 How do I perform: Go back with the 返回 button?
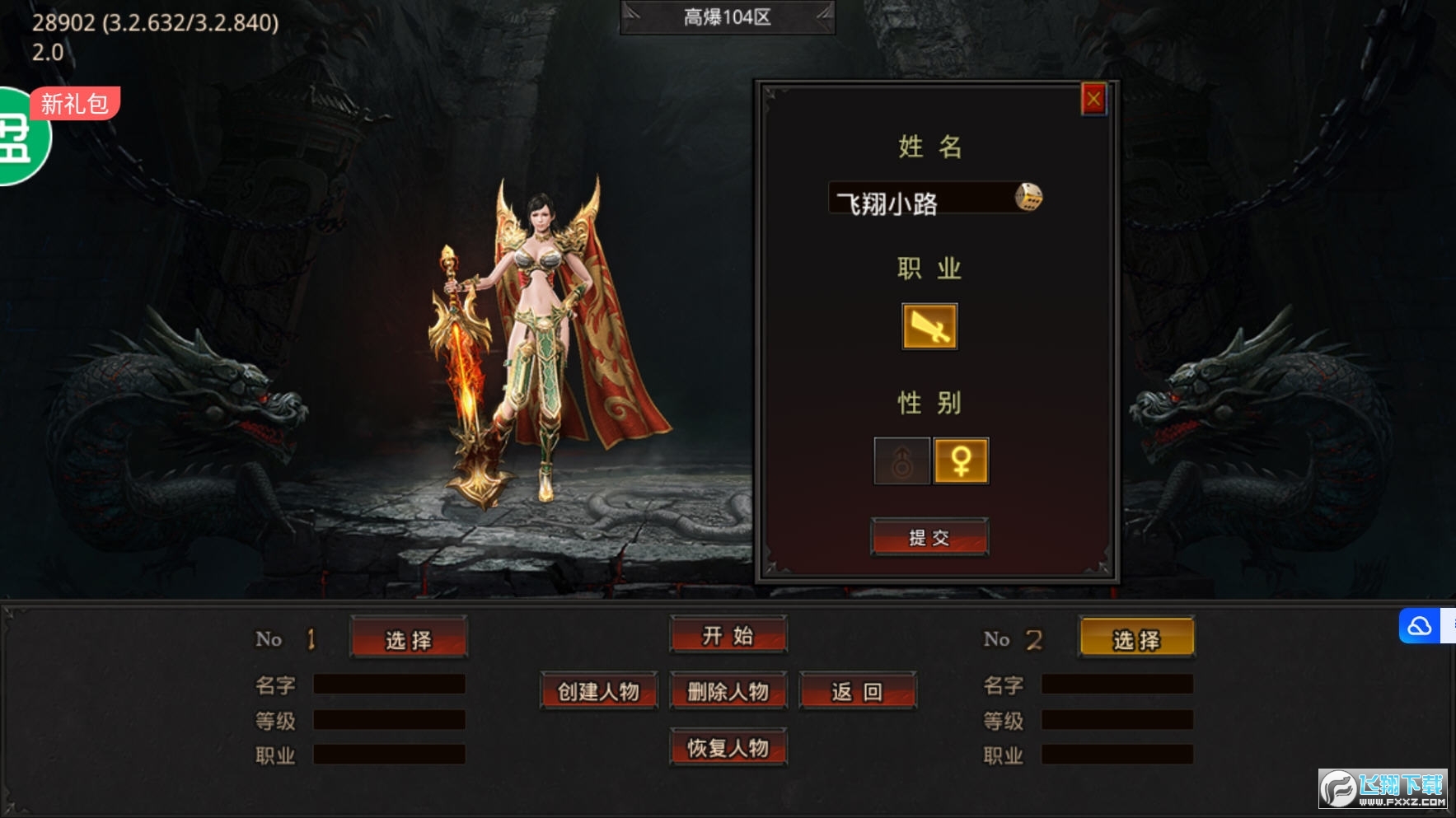pos(857,691)
